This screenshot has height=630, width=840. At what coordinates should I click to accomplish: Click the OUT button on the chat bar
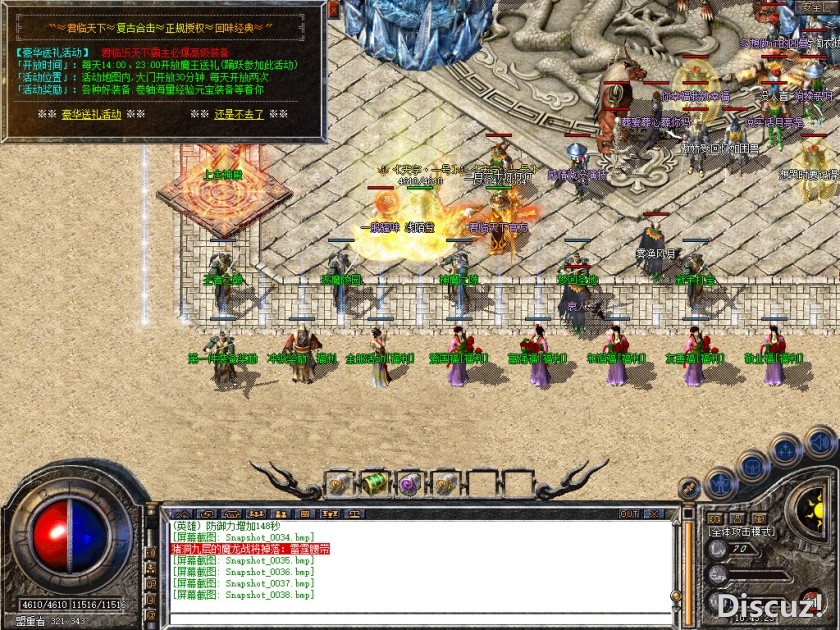[628, 514]
